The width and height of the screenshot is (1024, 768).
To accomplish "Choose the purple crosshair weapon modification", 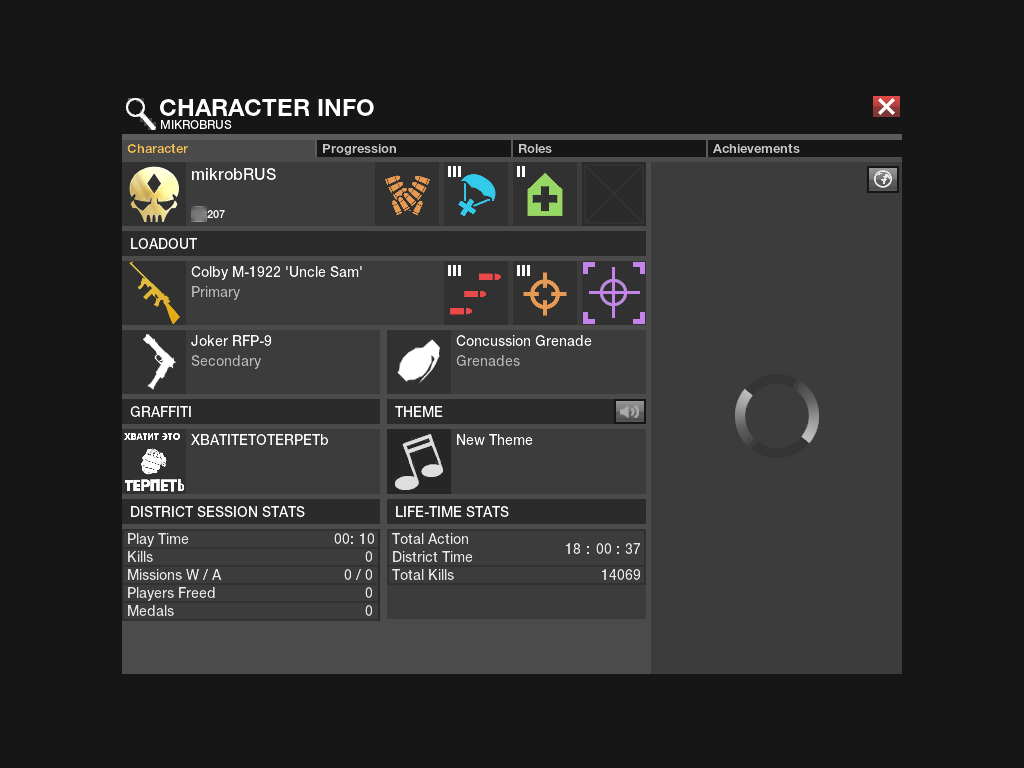I will click(x=614, y=293).
